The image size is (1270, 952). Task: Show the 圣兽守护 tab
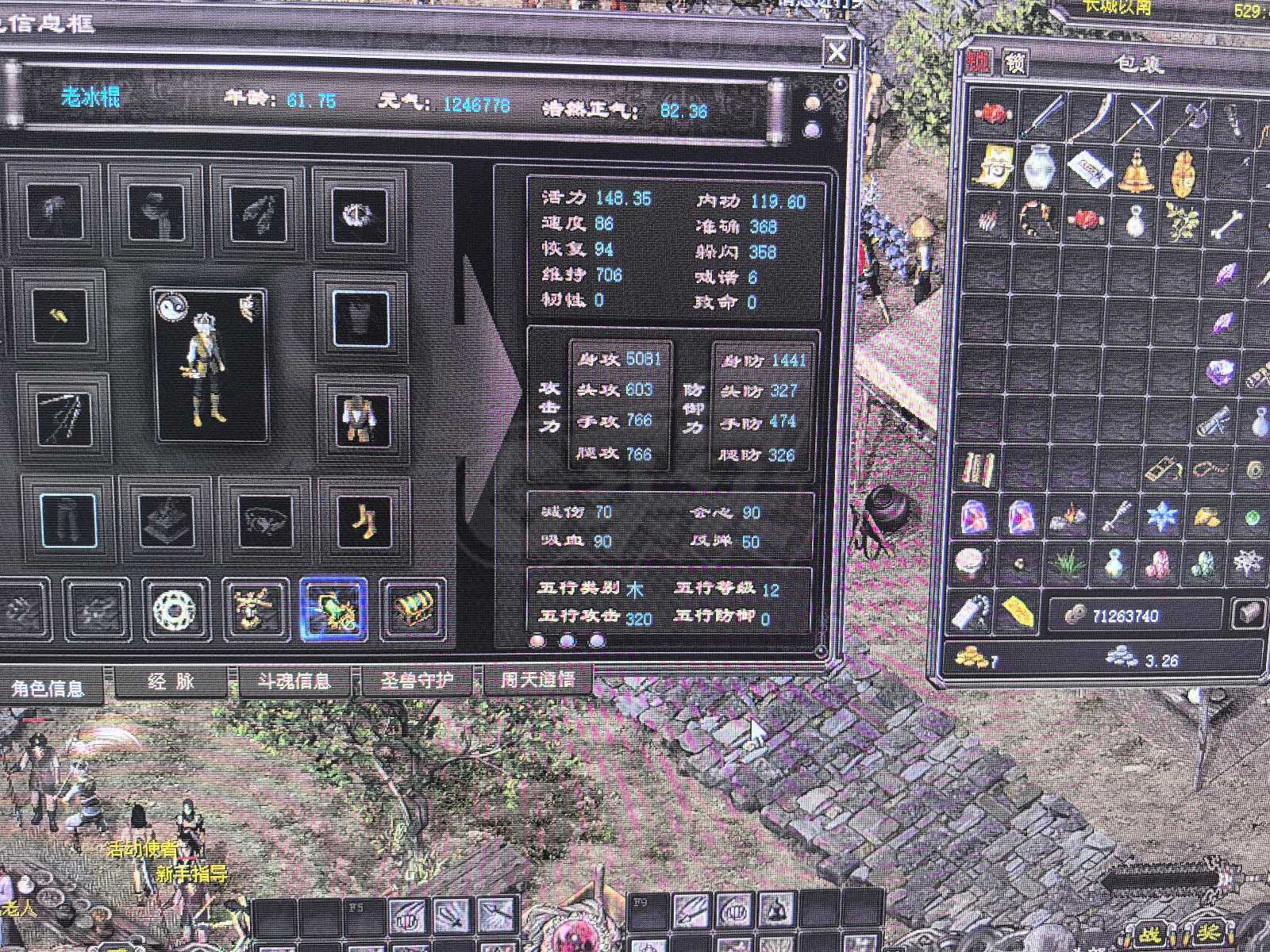(418, 681)
